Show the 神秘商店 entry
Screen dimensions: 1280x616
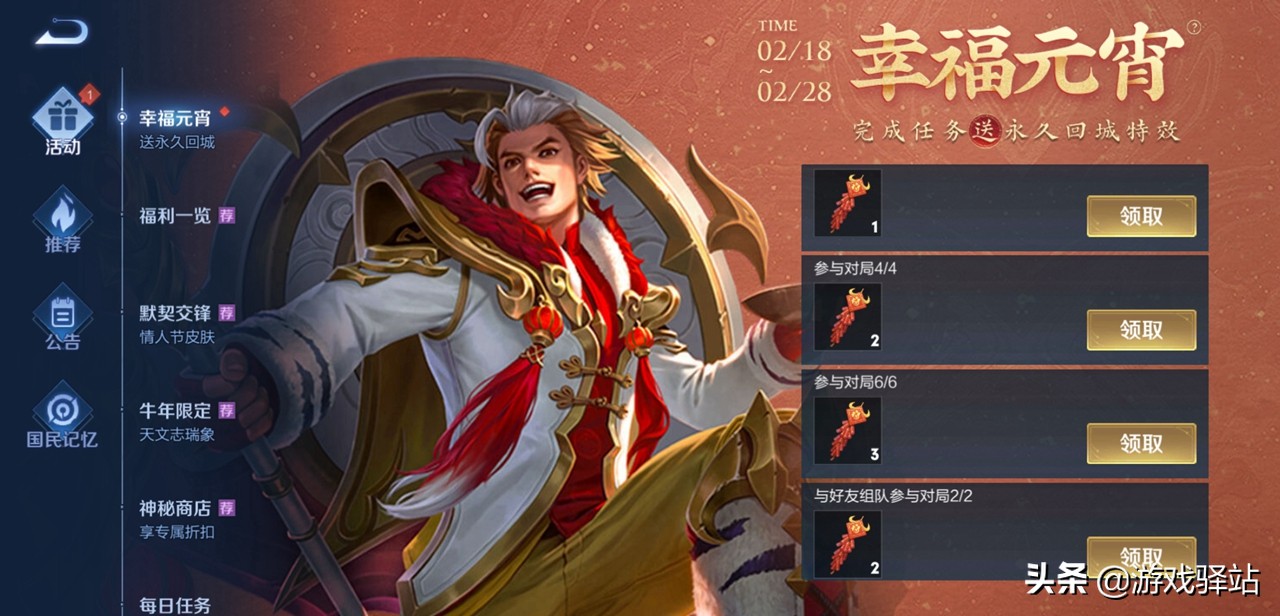click(x=176, y=518)
